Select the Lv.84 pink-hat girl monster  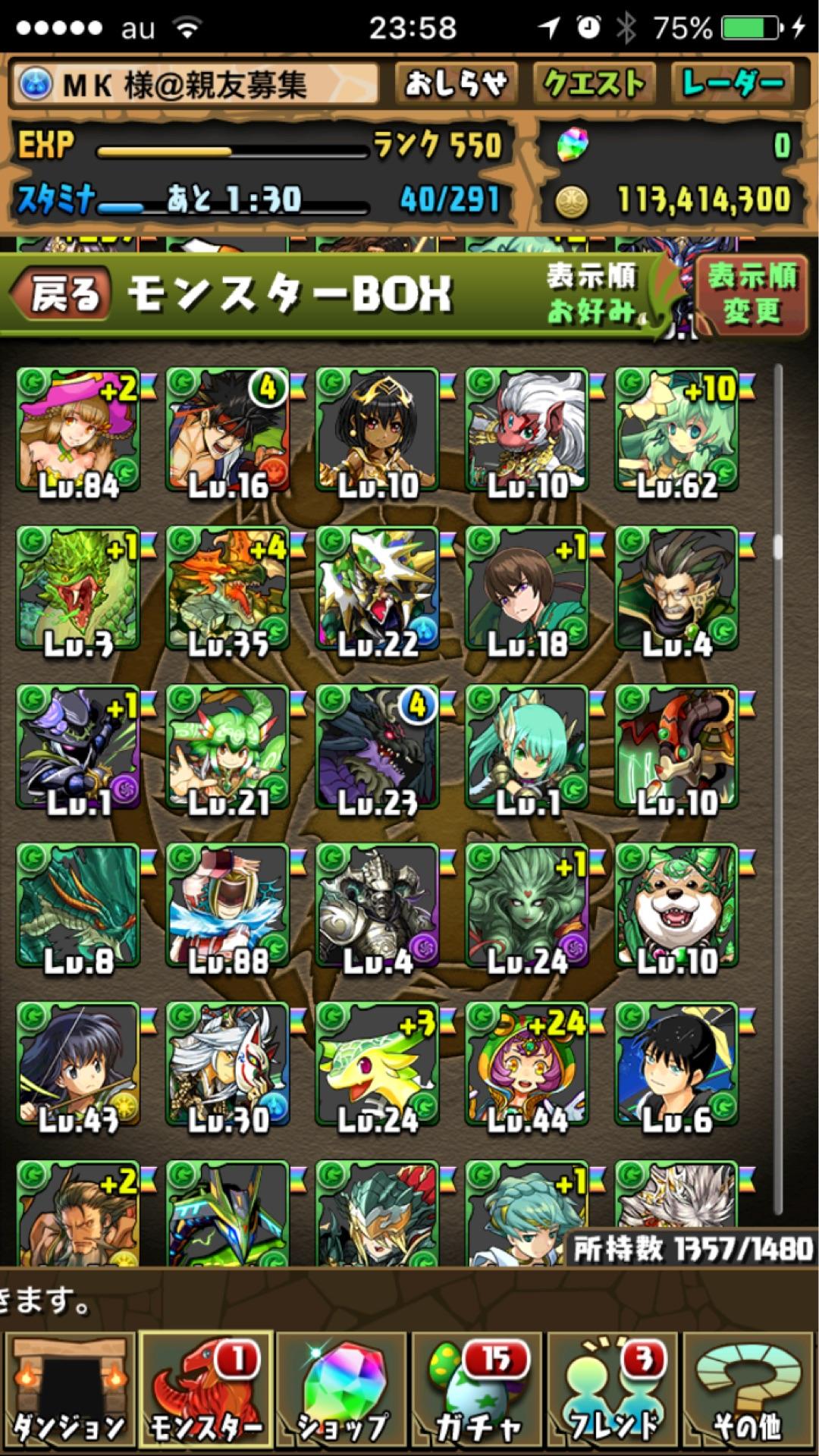tap(78, 431)
